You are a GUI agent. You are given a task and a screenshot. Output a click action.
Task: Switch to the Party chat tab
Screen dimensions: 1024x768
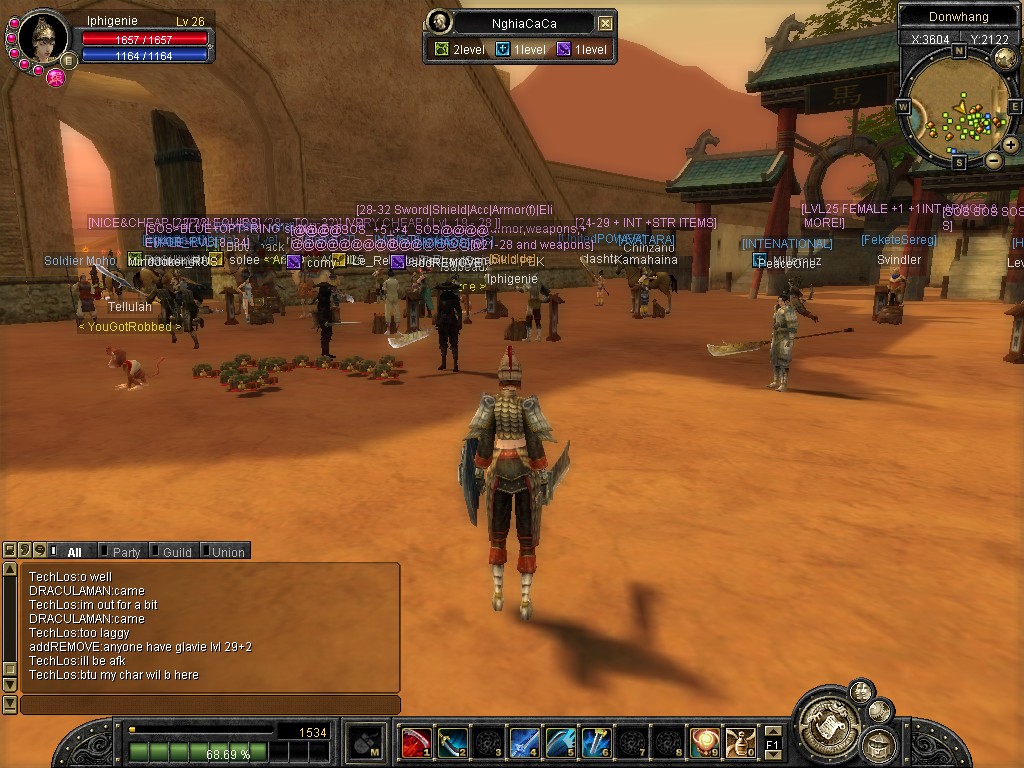(x=125, y=551)
